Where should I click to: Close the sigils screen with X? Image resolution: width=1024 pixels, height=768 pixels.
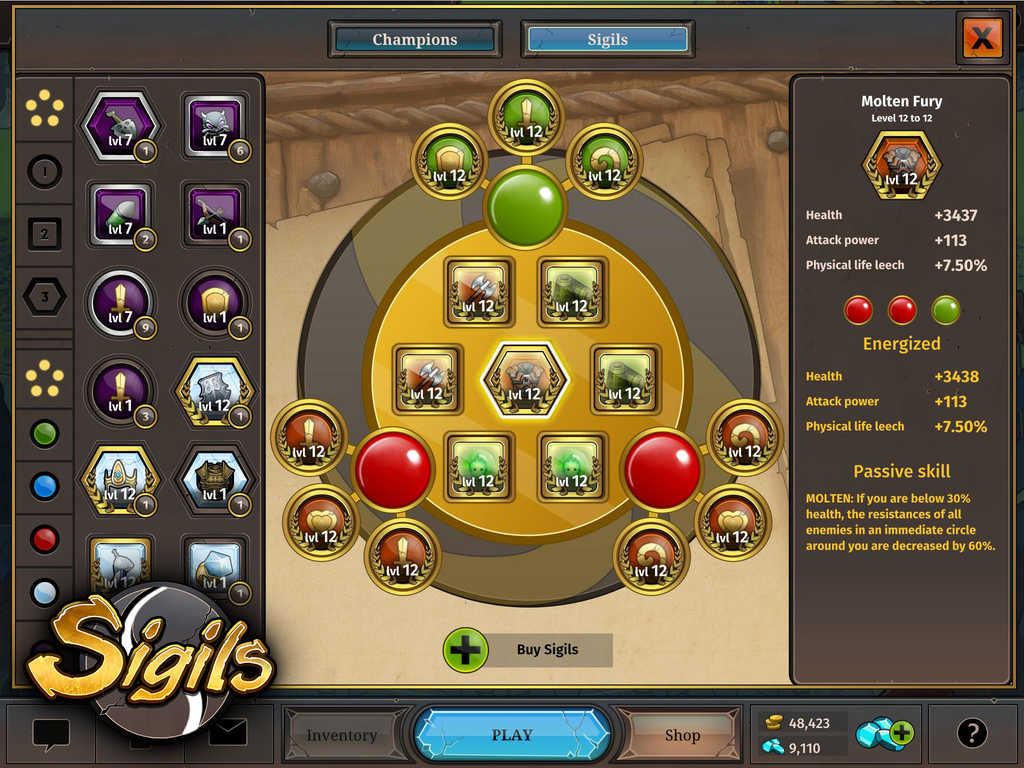pos(983,39)
